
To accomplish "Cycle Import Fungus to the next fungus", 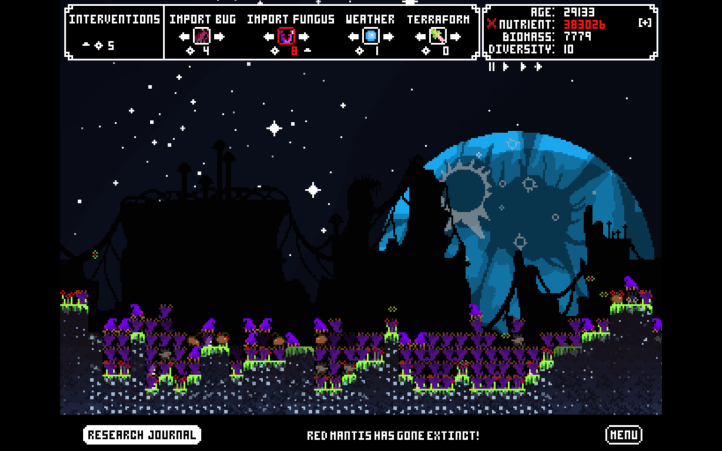I will [x=304, y=37].
